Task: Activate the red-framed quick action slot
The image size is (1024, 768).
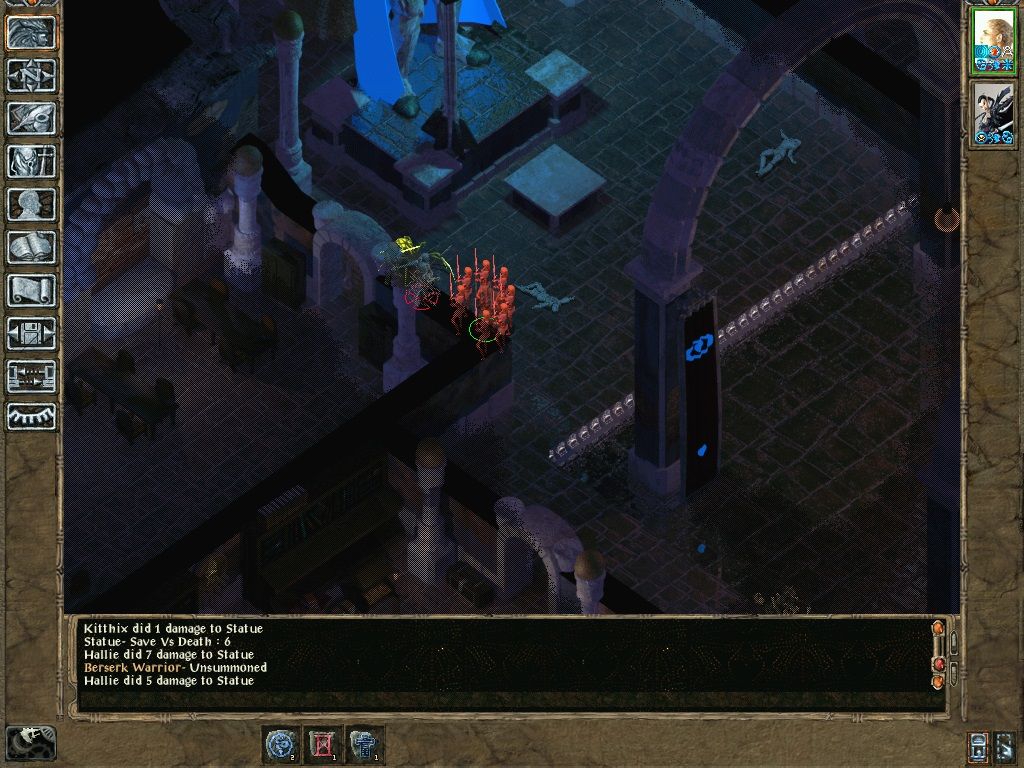Action: [x=323, y=745]
